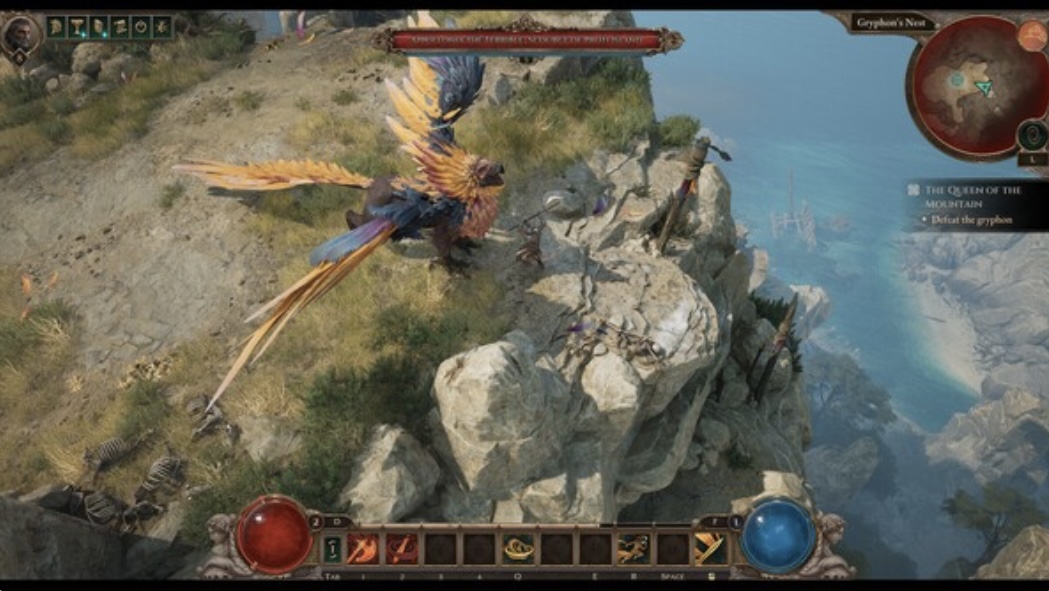
Task: Select the golden weapon skill at hotbar end
Action: [x=709, y=548]
